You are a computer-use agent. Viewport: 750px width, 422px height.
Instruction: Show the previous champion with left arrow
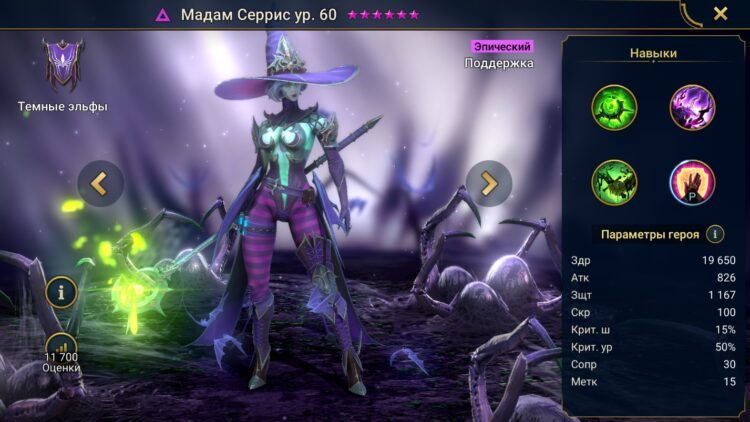click(x=100, y=183)
